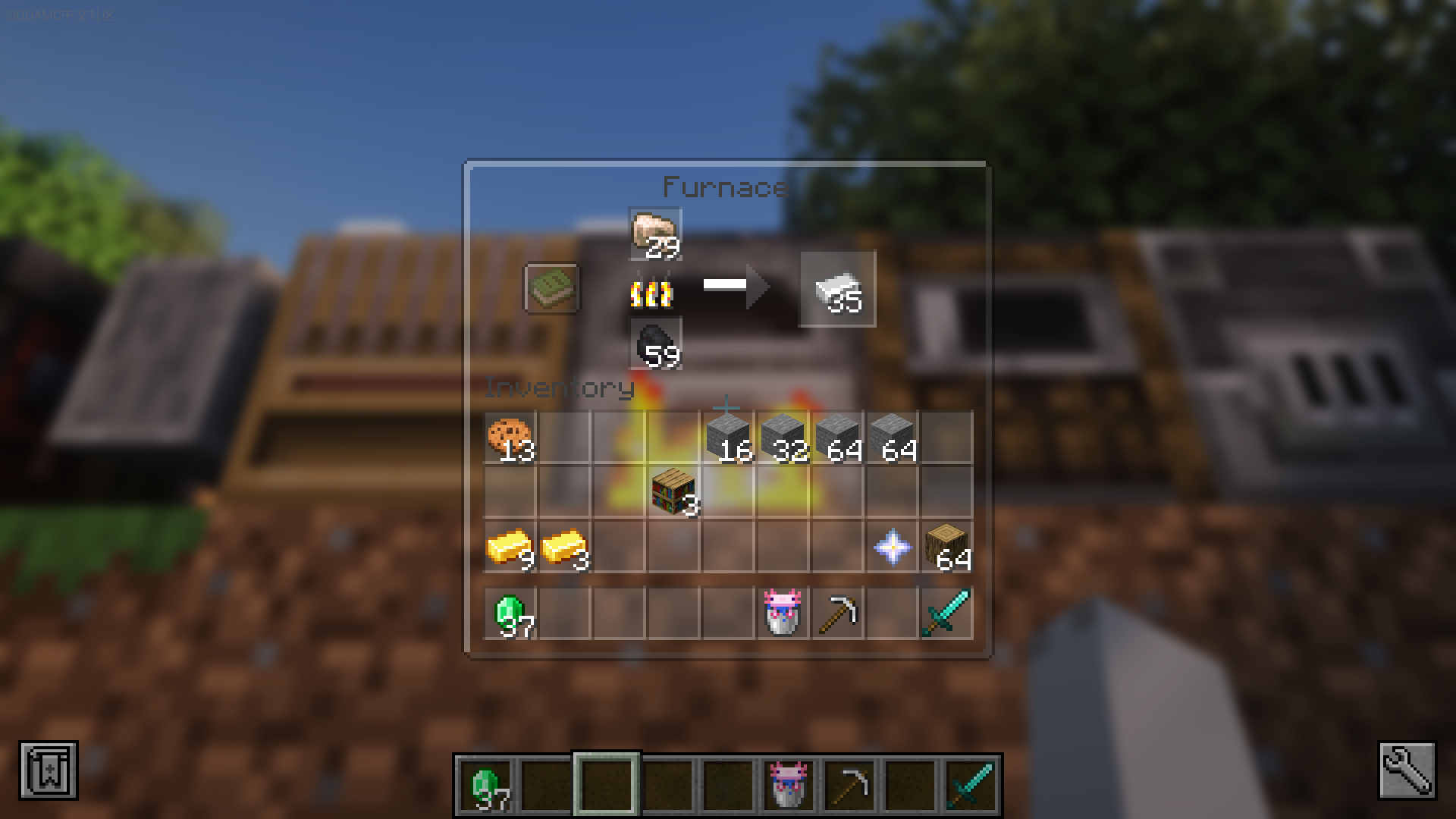
Task: Select the bucket of axolotl in the inventory
Action: (783, 613)
